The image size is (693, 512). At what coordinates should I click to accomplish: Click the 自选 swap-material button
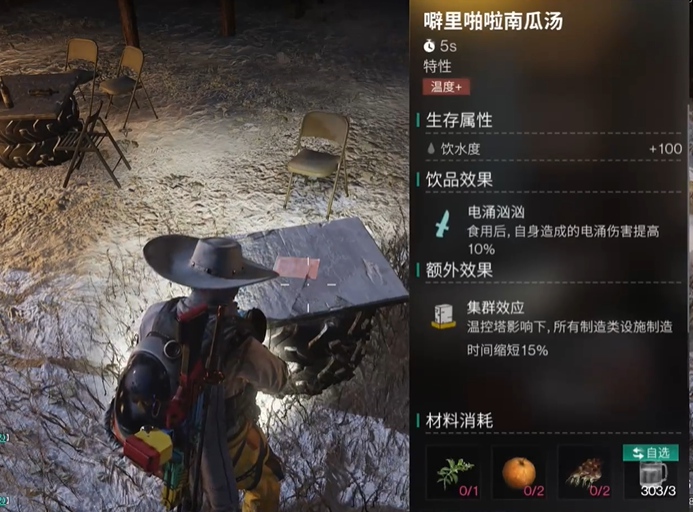650,453
